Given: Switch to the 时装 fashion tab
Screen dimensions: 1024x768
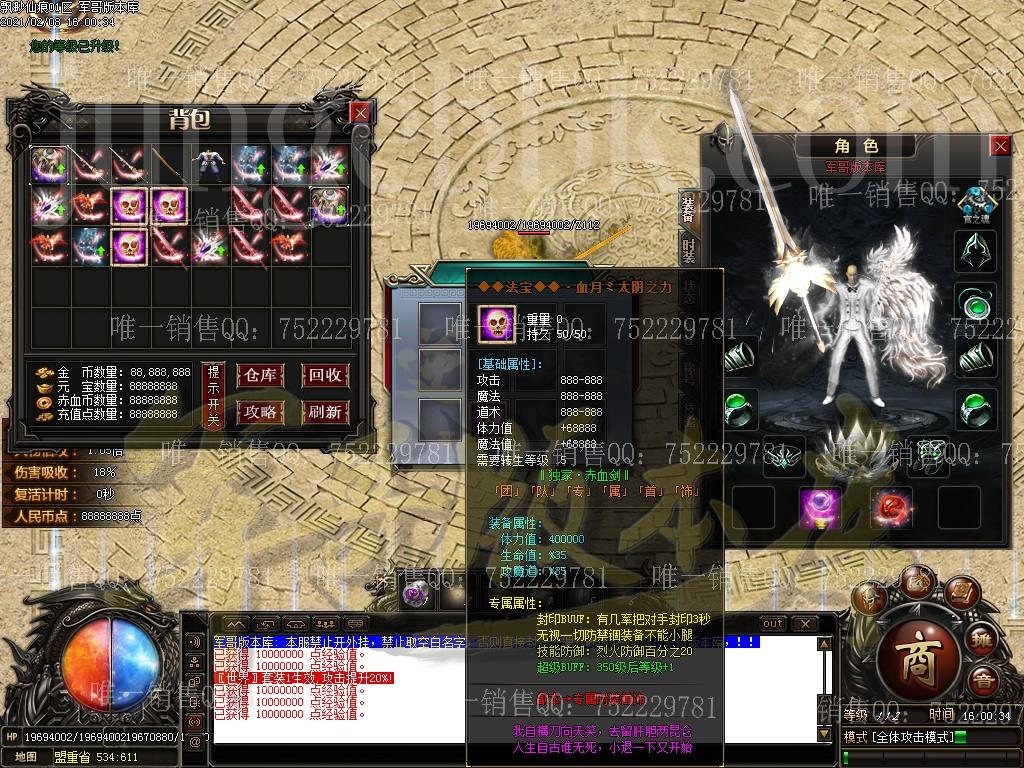Looking at the screenshot, I should coord(688,252).
